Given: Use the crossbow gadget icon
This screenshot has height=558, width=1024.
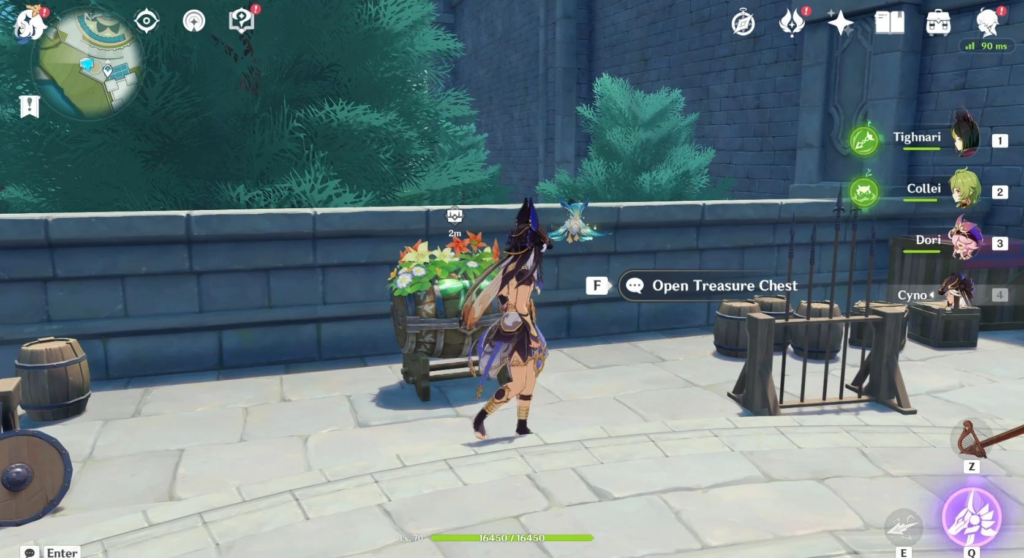Looking at the screenshot, I should point(971,440).
